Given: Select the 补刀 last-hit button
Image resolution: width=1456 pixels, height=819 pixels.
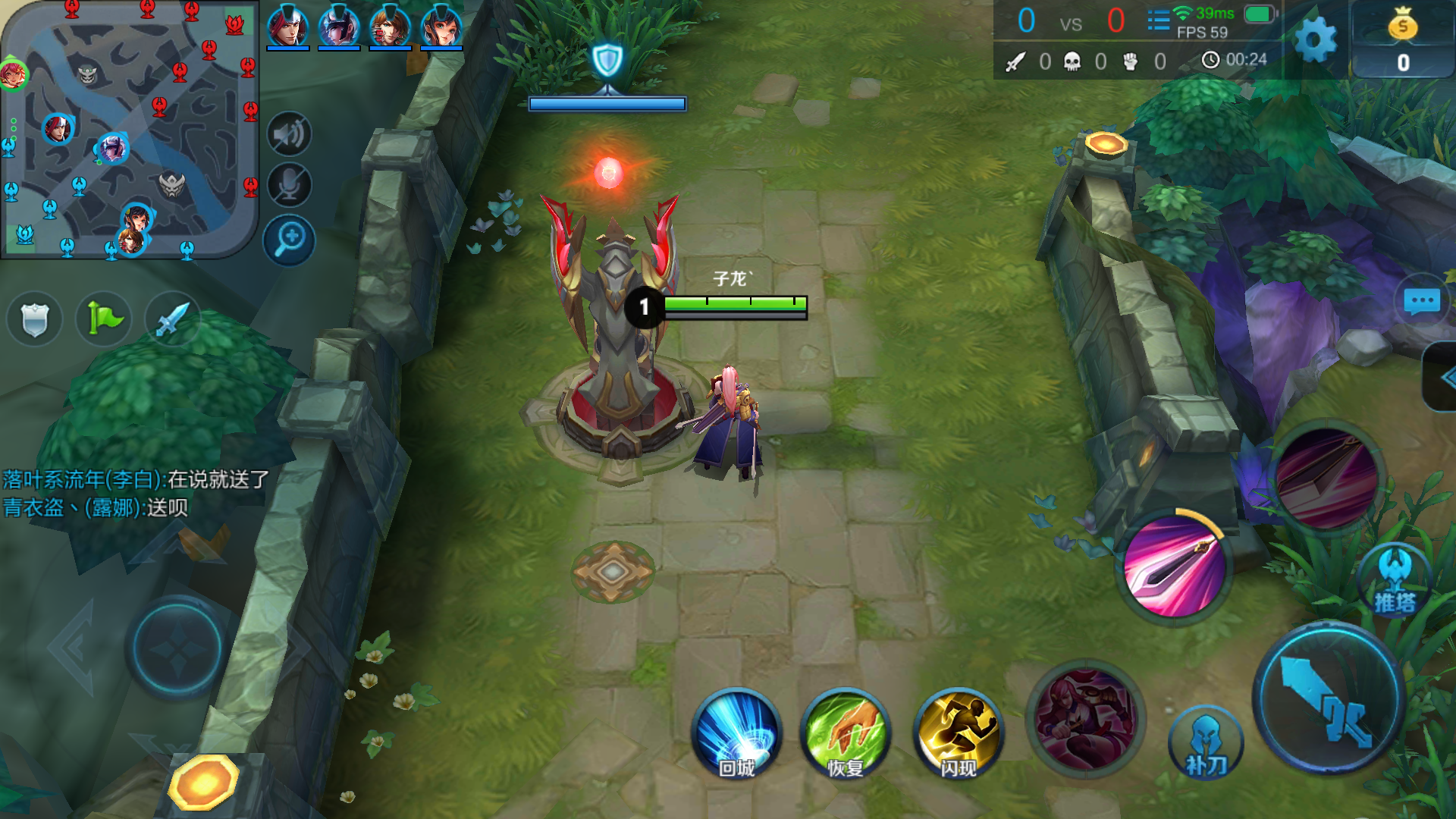Looking at the screenshot, I should pos(1206,745).
